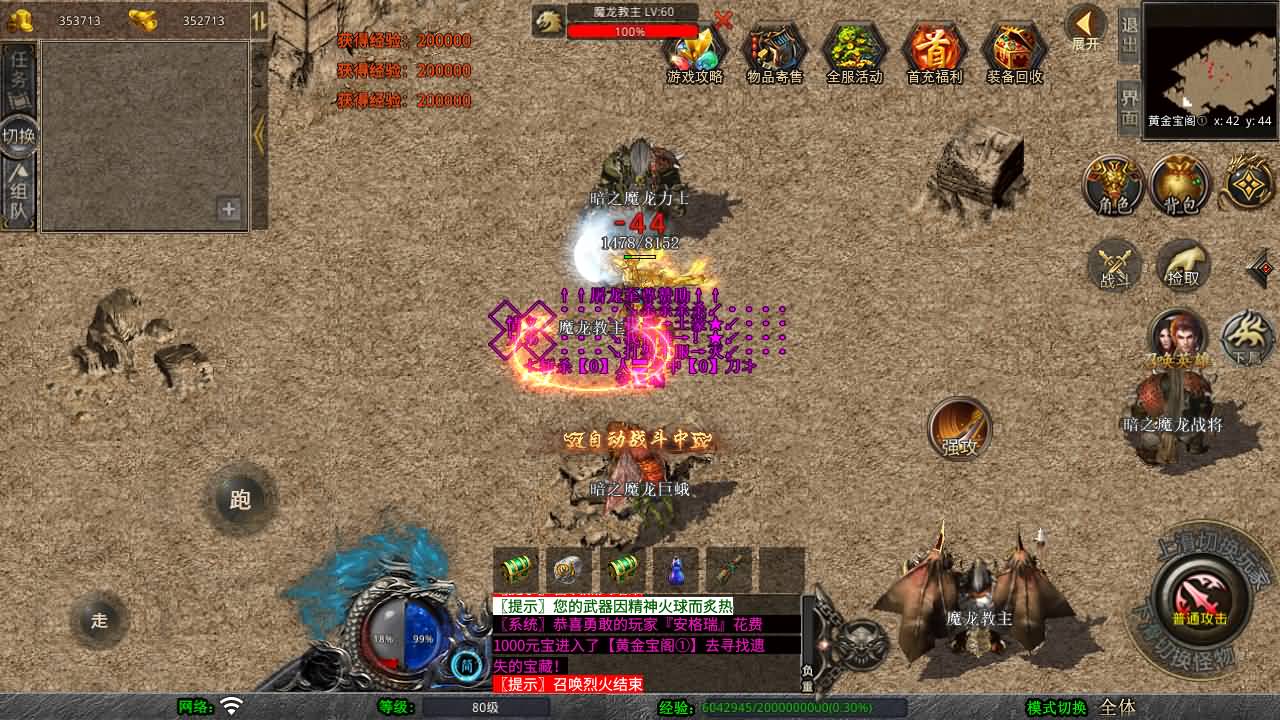This screenshot has height=720, width=1280.
Task: Select the 组队 team tab
Action: click(x=19, y=197)
